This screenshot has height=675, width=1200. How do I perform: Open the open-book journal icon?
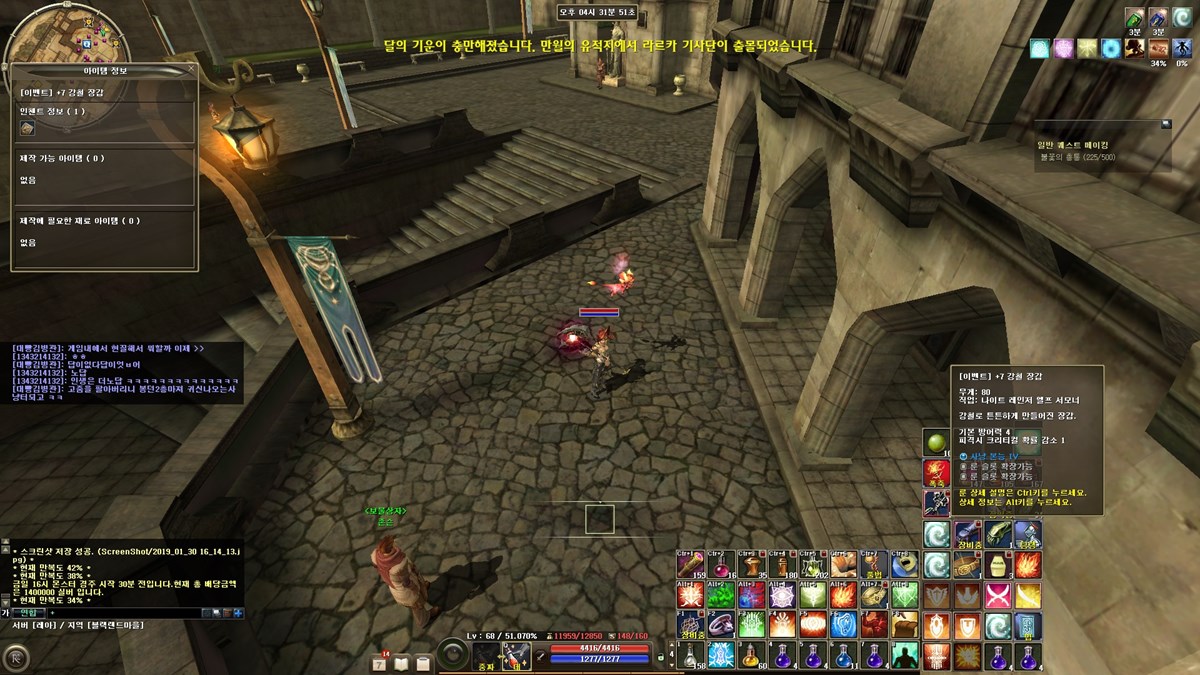(402, 662)
